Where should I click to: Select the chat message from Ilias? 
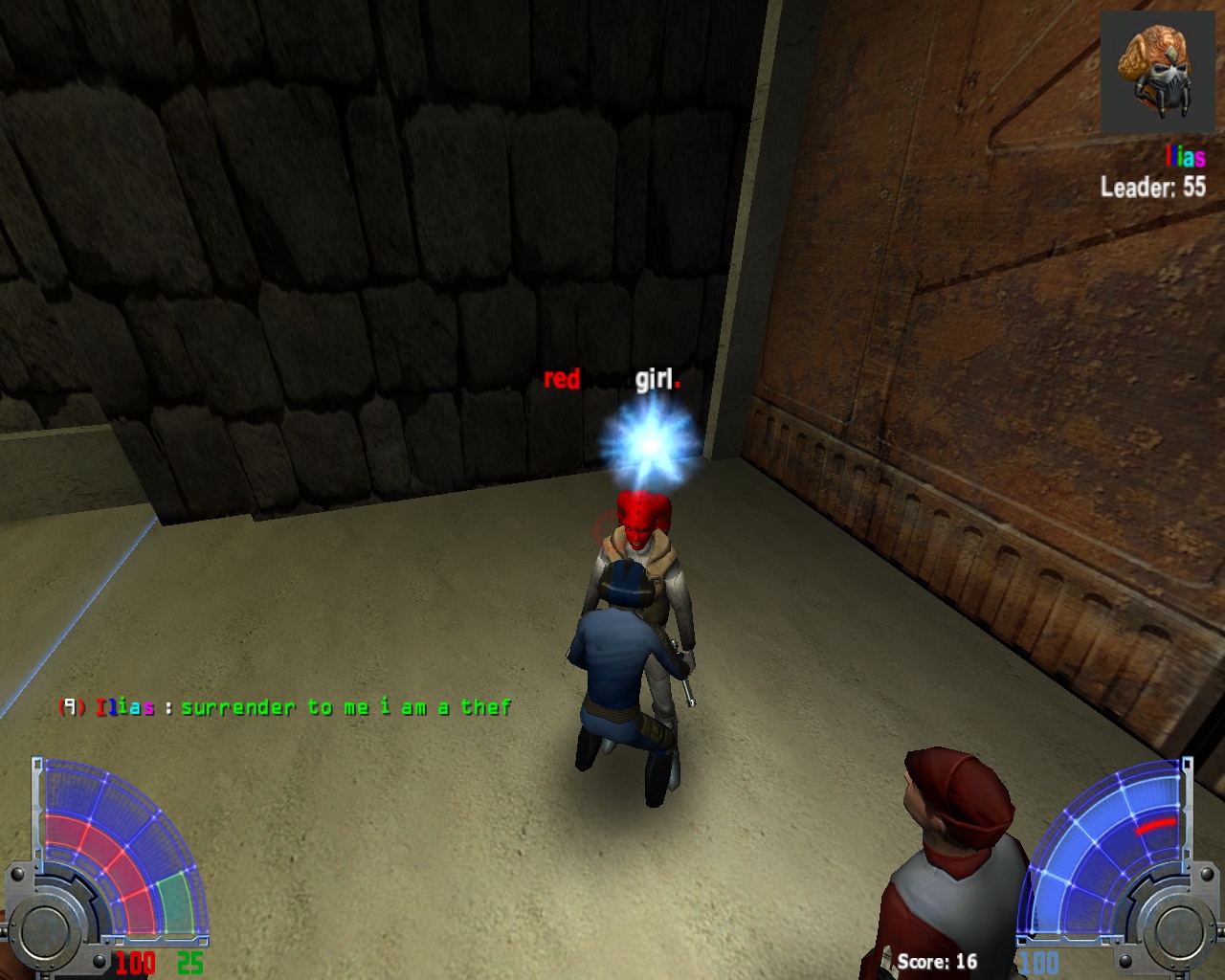pyautogui.click(x=285, y=707)
